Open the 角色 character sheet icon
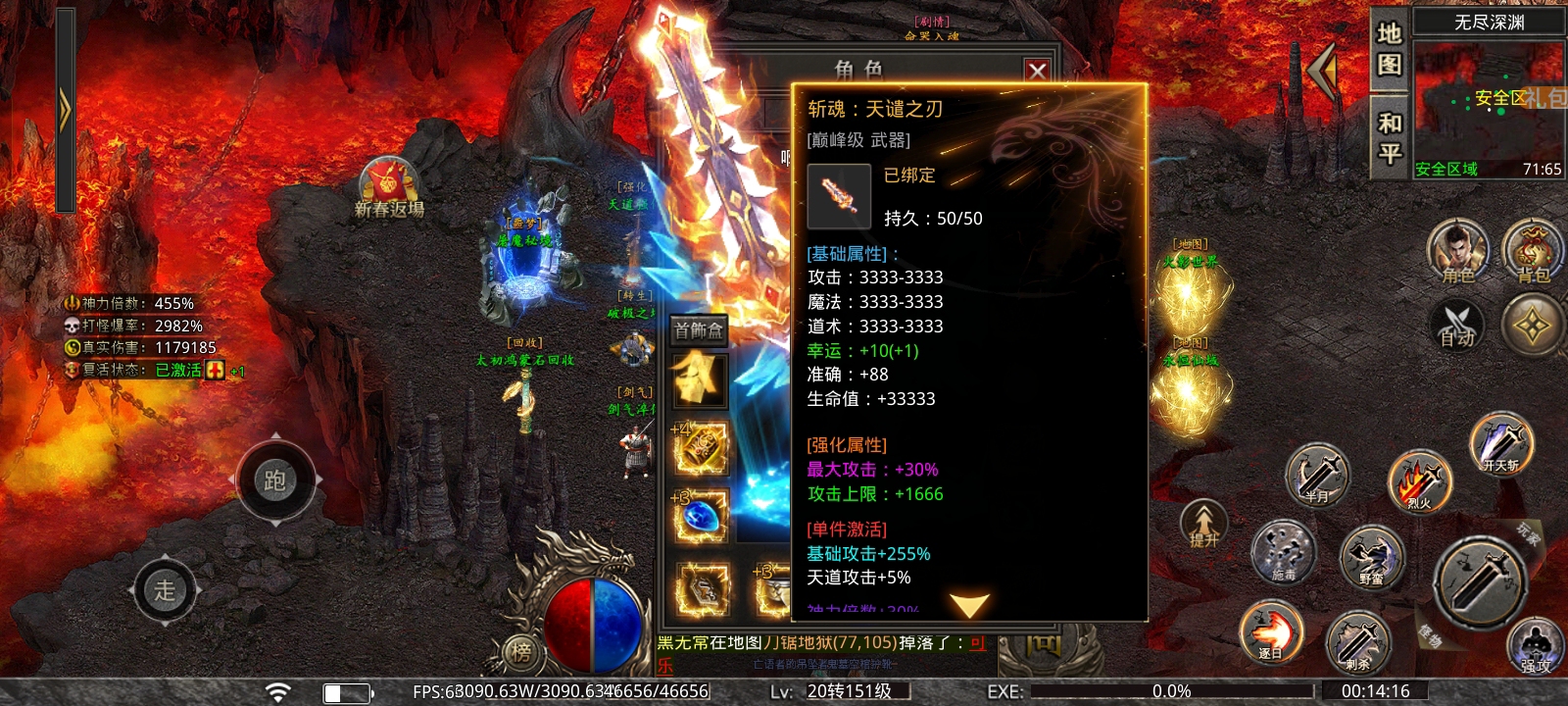 (1457, 252)
